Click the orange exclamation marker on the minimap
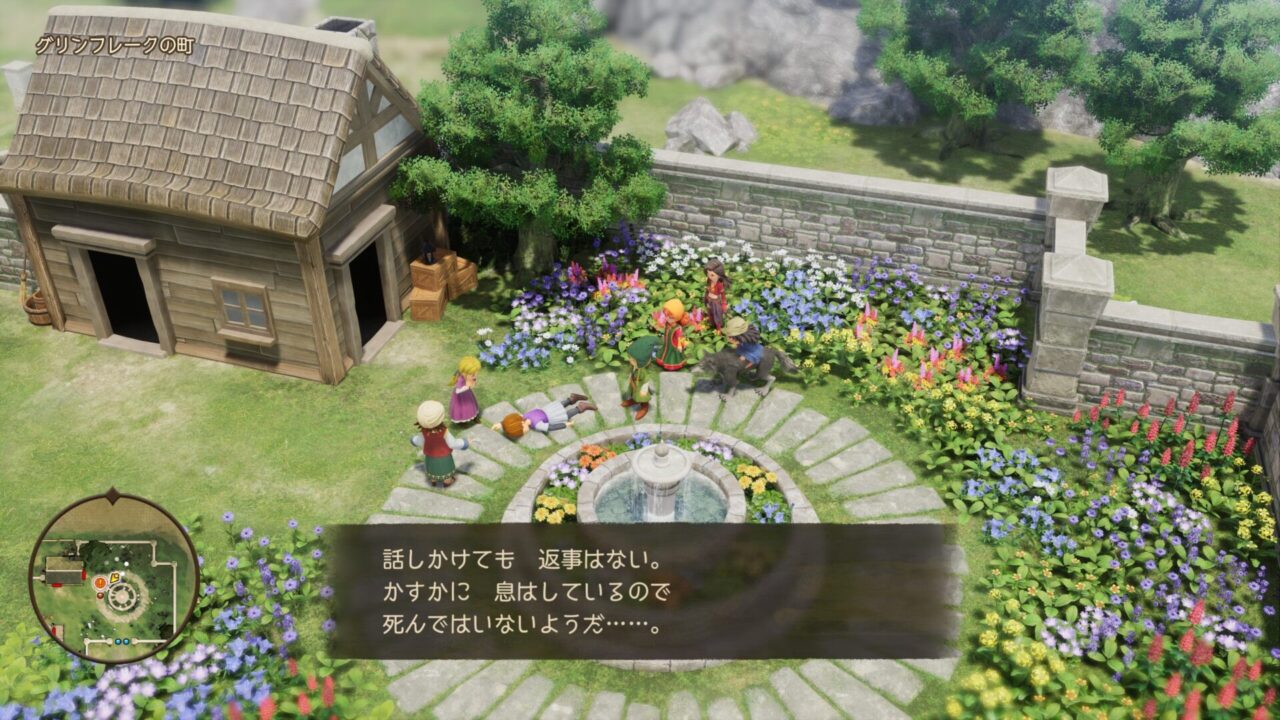Viewport: 1280px width, 720px height. (x=100, y=581)
